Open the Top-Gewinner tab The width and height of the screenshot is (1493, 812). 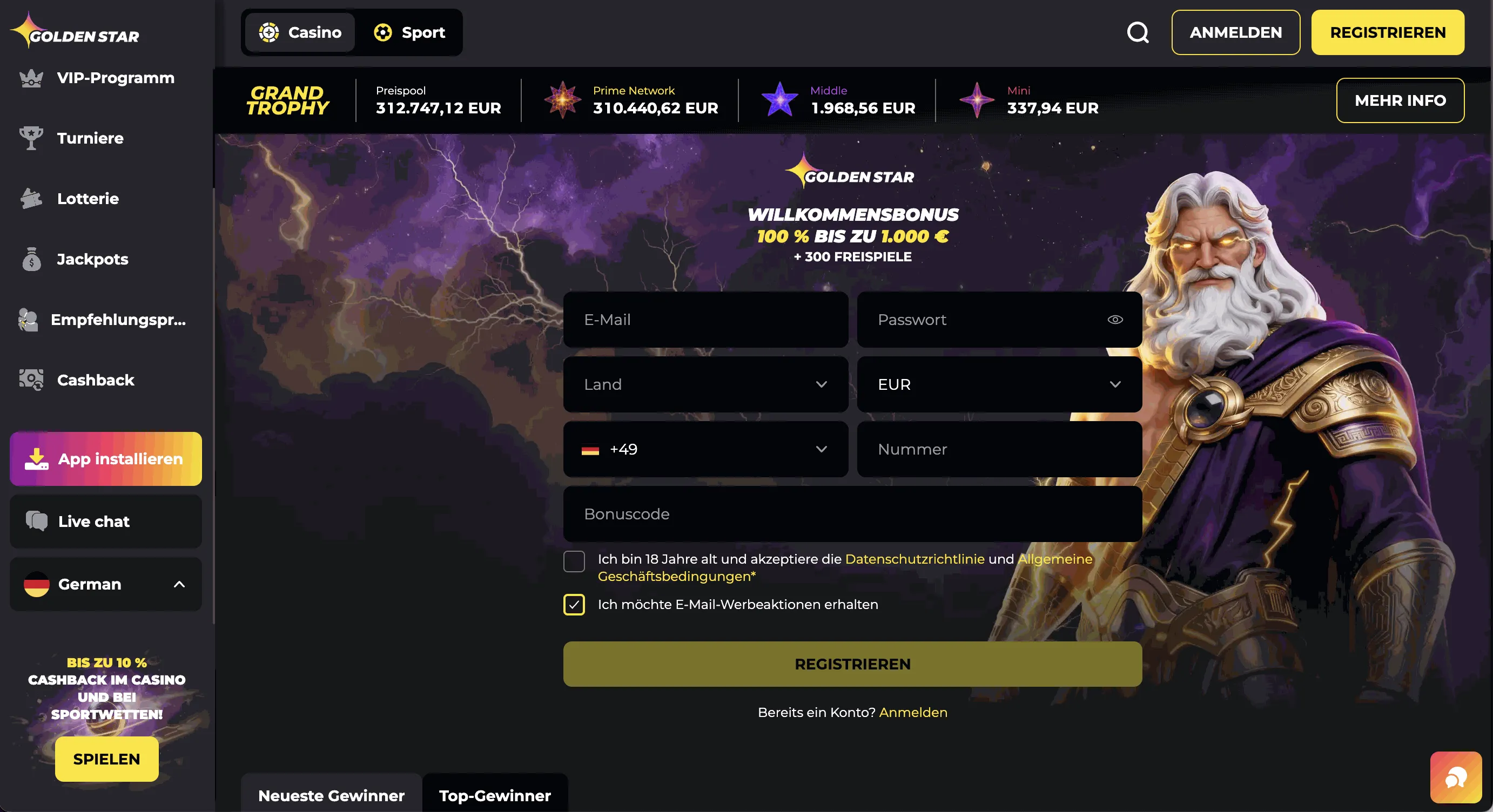[494, 796]
